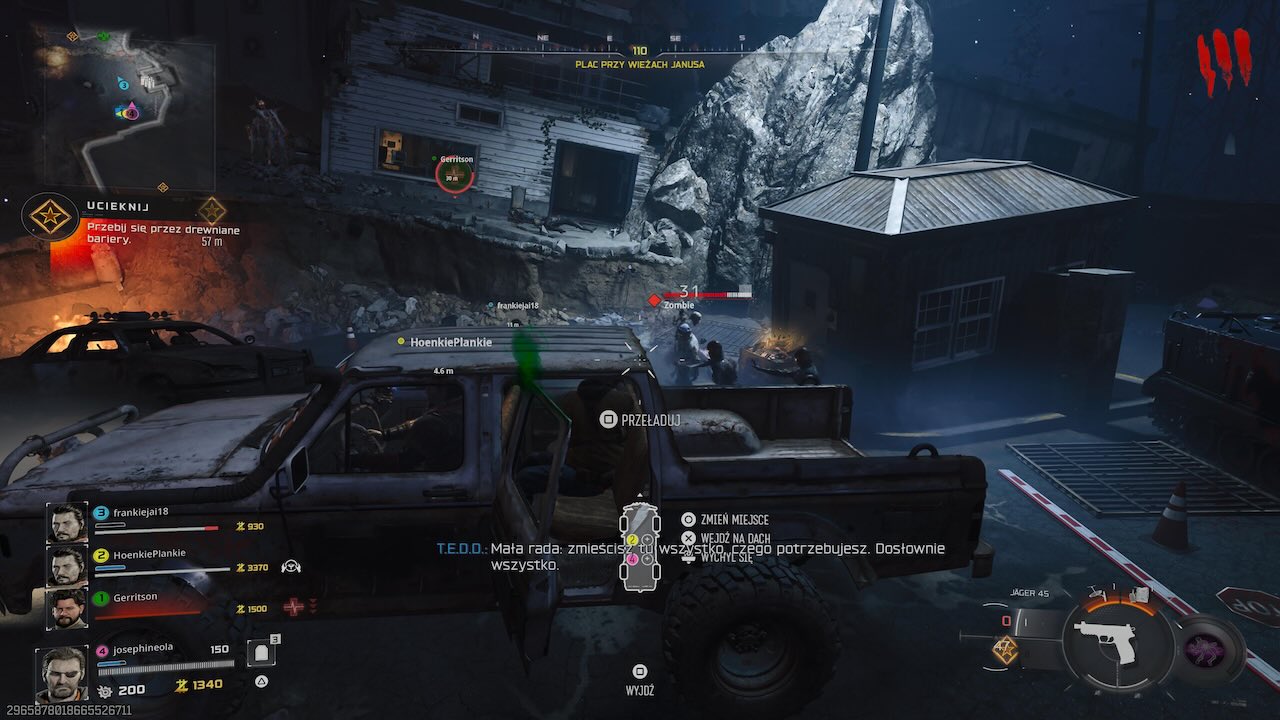Click Gerritson's red medical cross status icon
The width and height of the screenshot is (1280, 720).
(293, 607)
